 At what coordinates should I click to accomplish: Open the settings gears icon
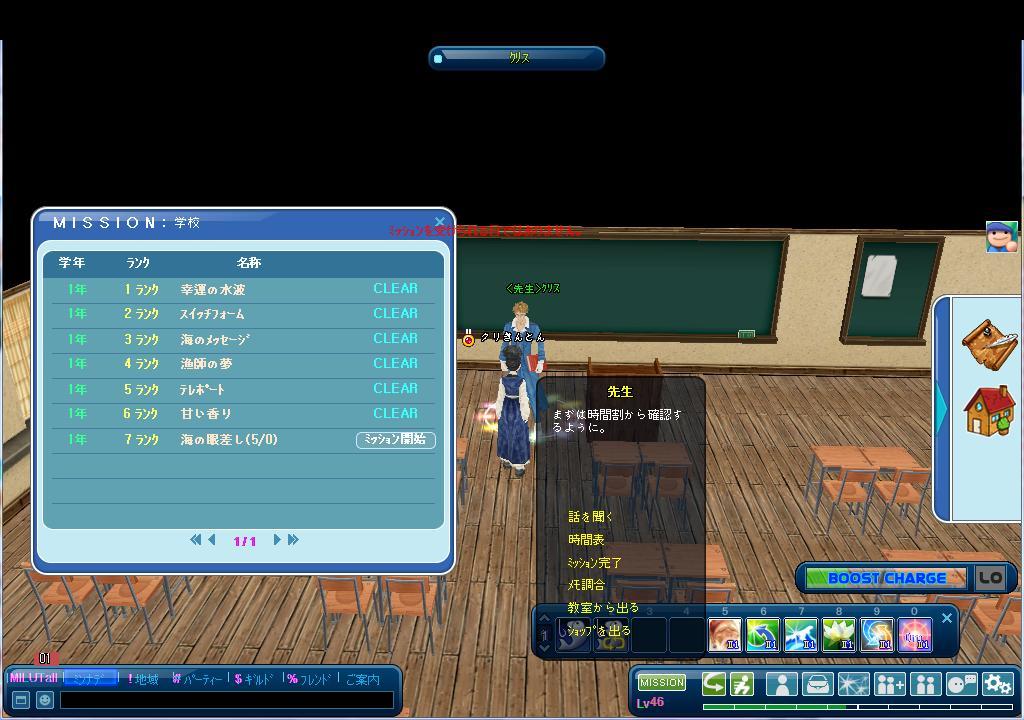997,684
